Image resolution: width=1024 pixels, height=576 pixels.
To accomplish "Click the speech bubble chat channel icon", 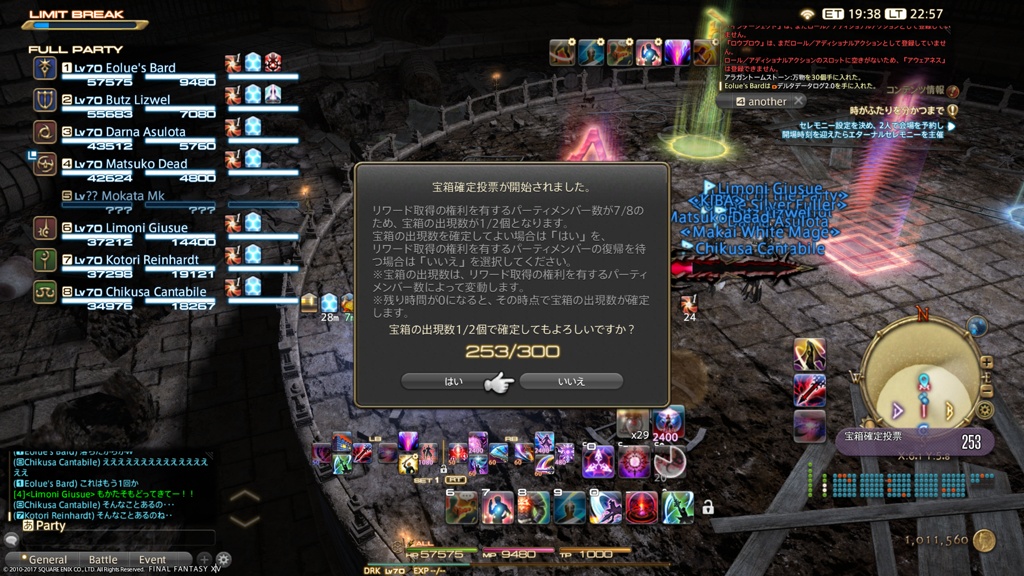I will click(11, 539).
